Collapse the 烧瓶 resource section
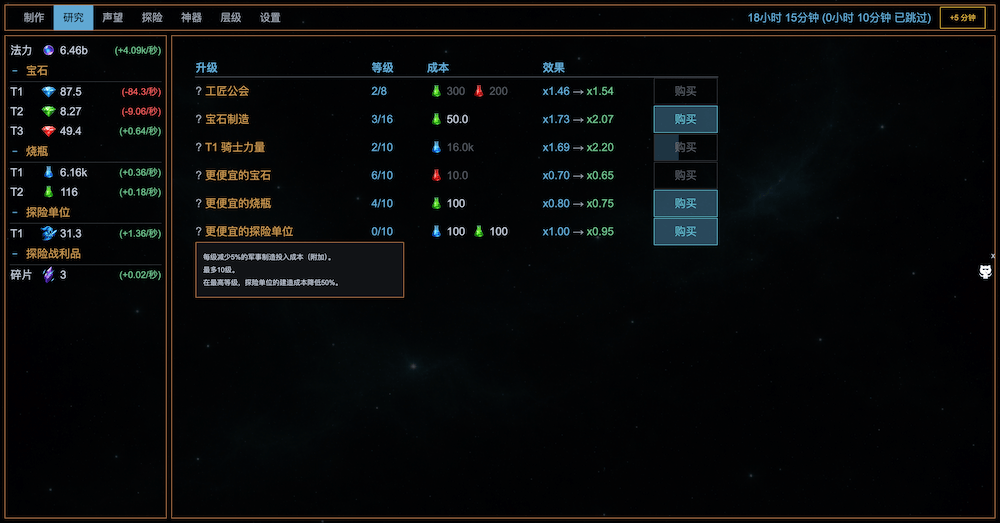Image resolution: width=1000 pixels, height=523 pixels. point(30,151)
